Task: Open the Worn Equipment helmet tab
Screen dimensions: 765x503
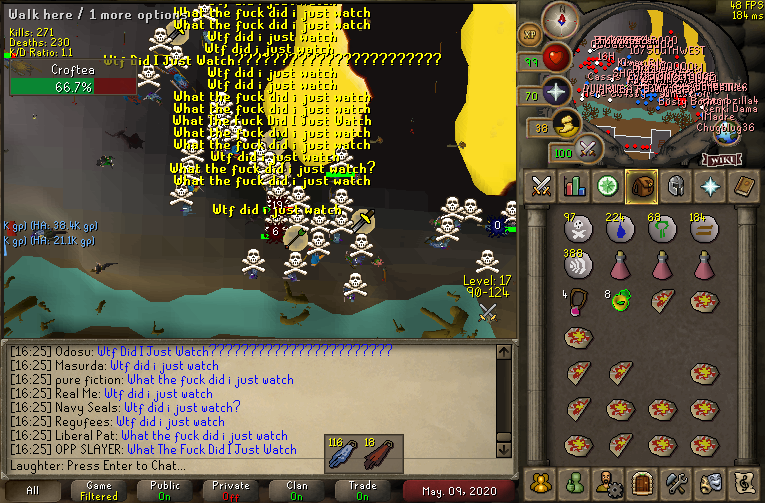Action: click(x=675, y=186)
